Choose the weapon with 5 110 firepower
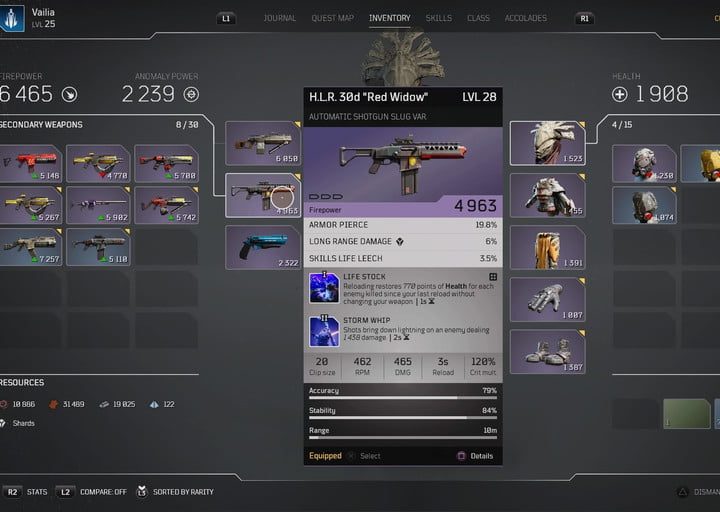Viewport: 720px width, 512px height. coord(98,246)
